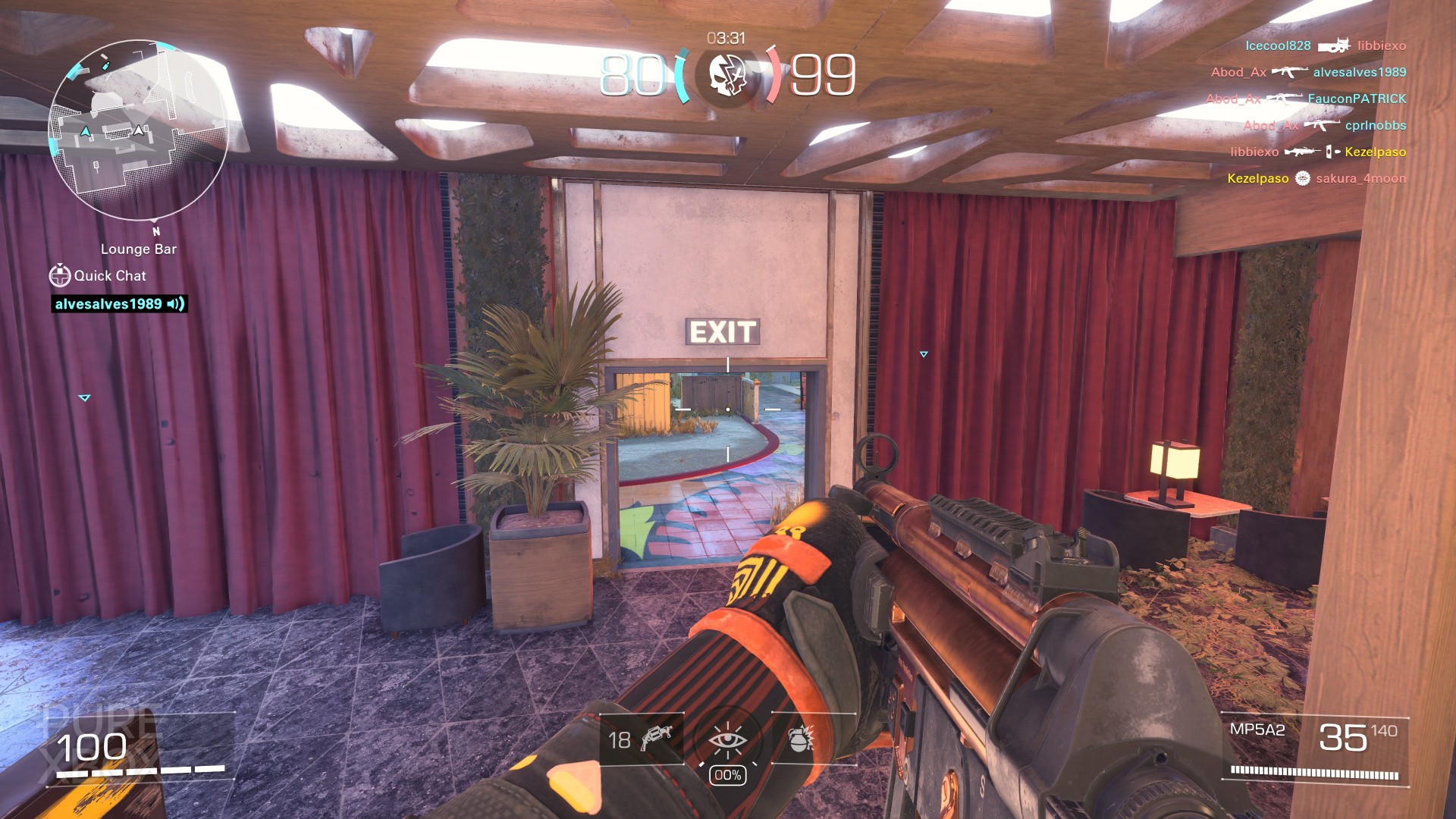Select the eye-shaped Intel Suit ability icon
The width and height of the screenshot is (1456, 819).
tap(729, 740)
